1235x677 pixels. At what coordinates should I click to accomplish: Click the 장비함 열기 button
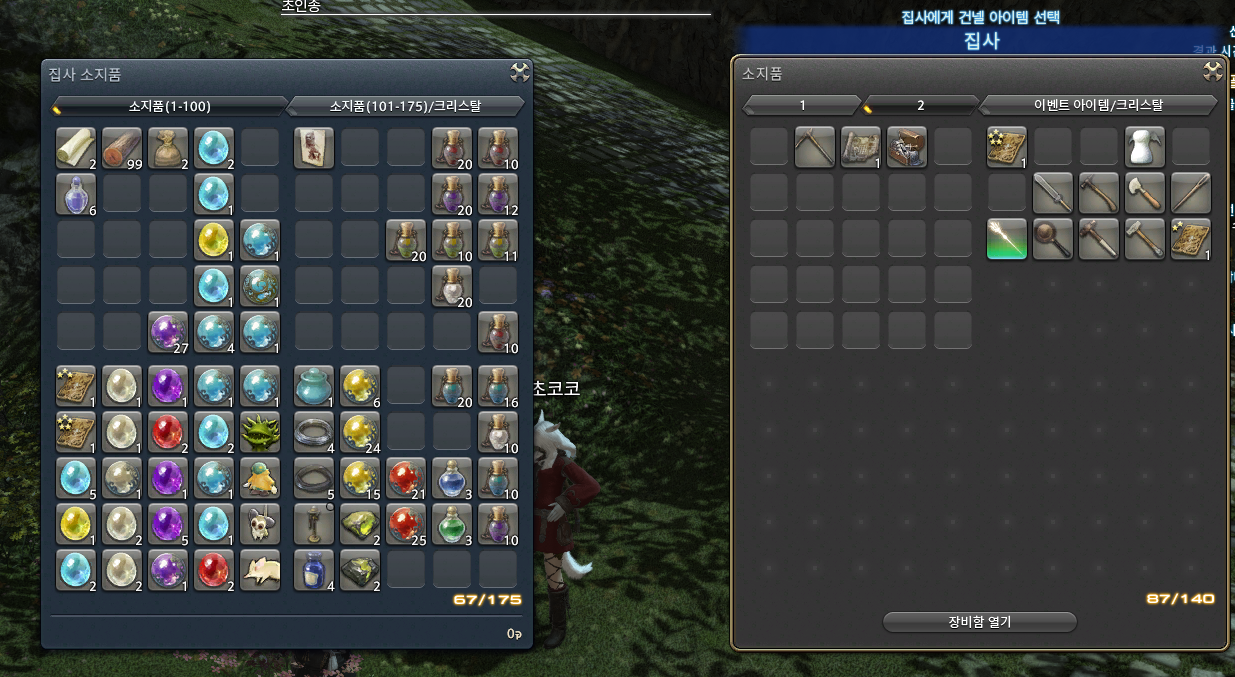pos(979,622)
